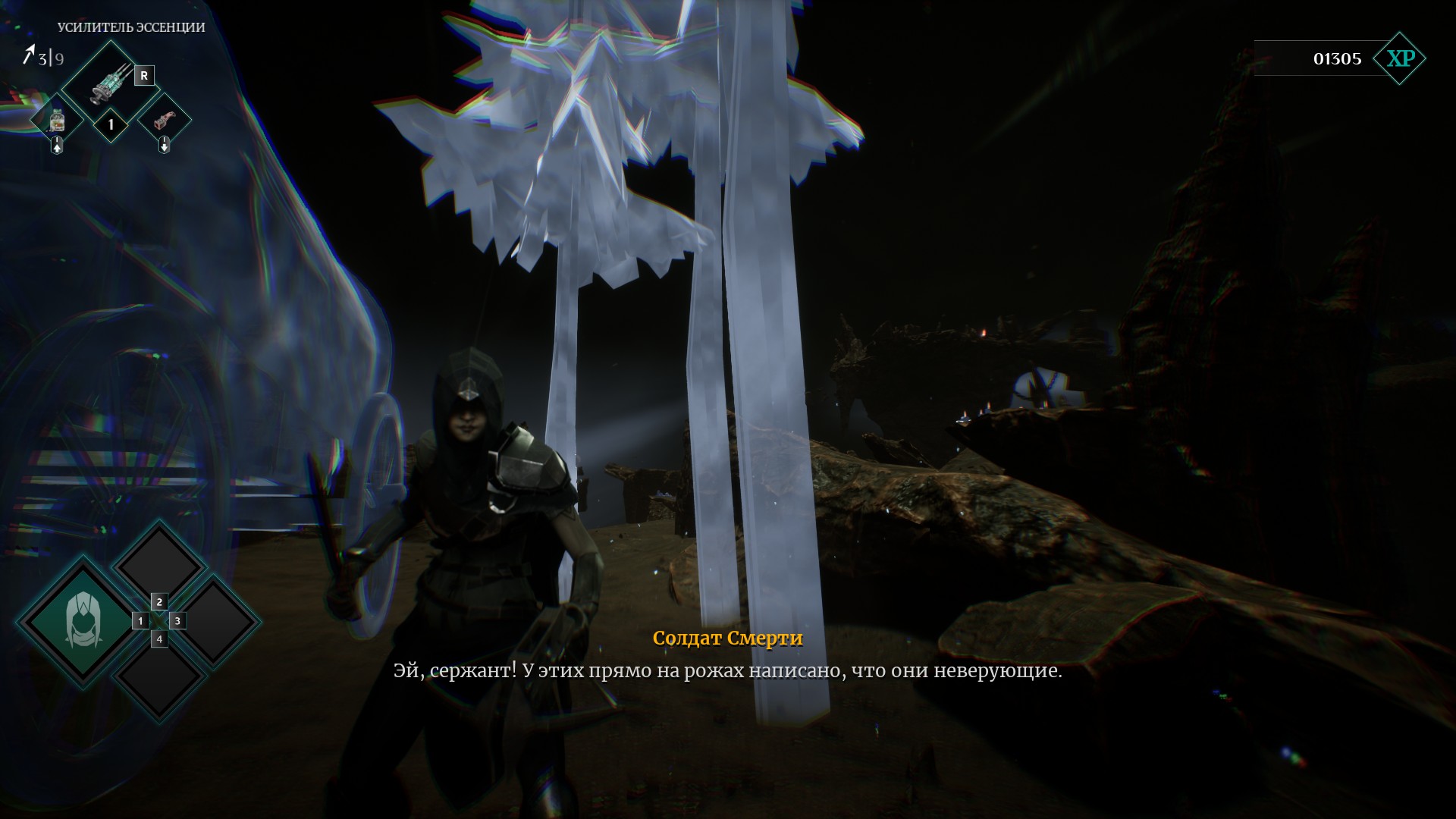Pick the pink device item slot
The width and height of the screenshot is (1456, 819).
(164, 119)
